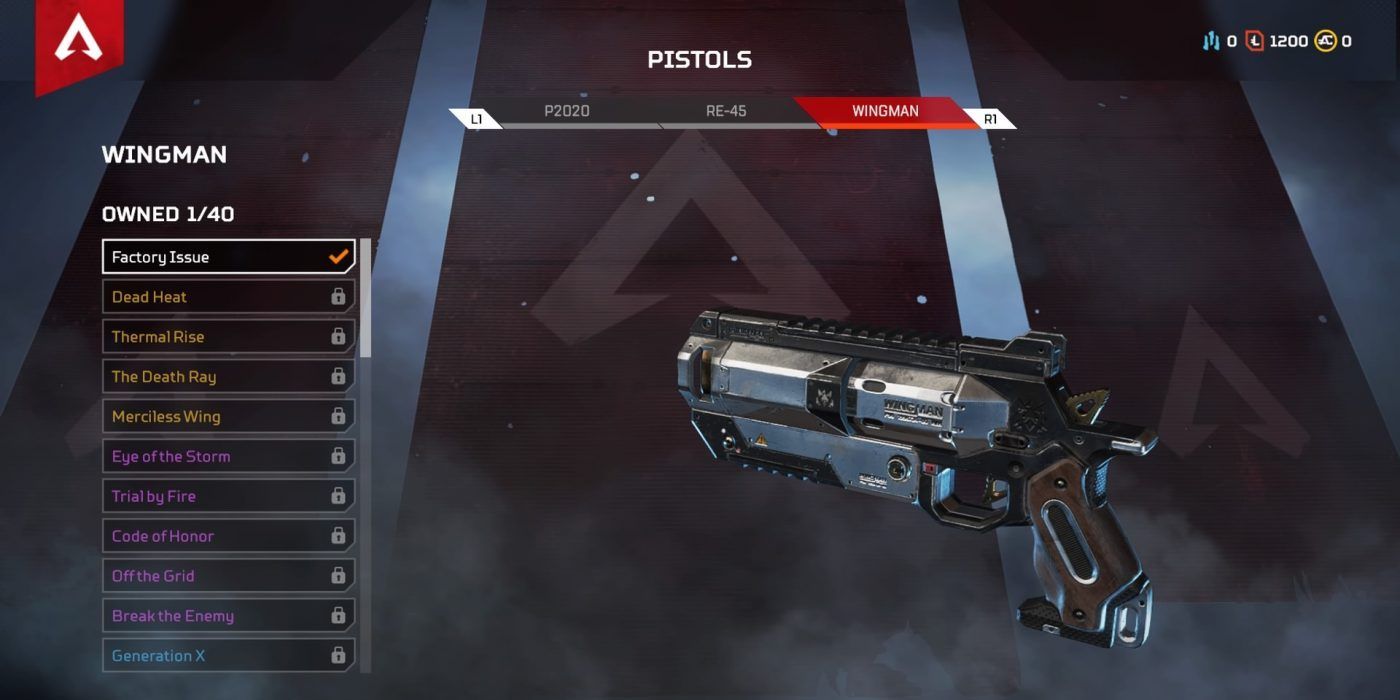Preview the Trial by Fire skin
Screen dimensions: 1400x700
pos(228,497)
